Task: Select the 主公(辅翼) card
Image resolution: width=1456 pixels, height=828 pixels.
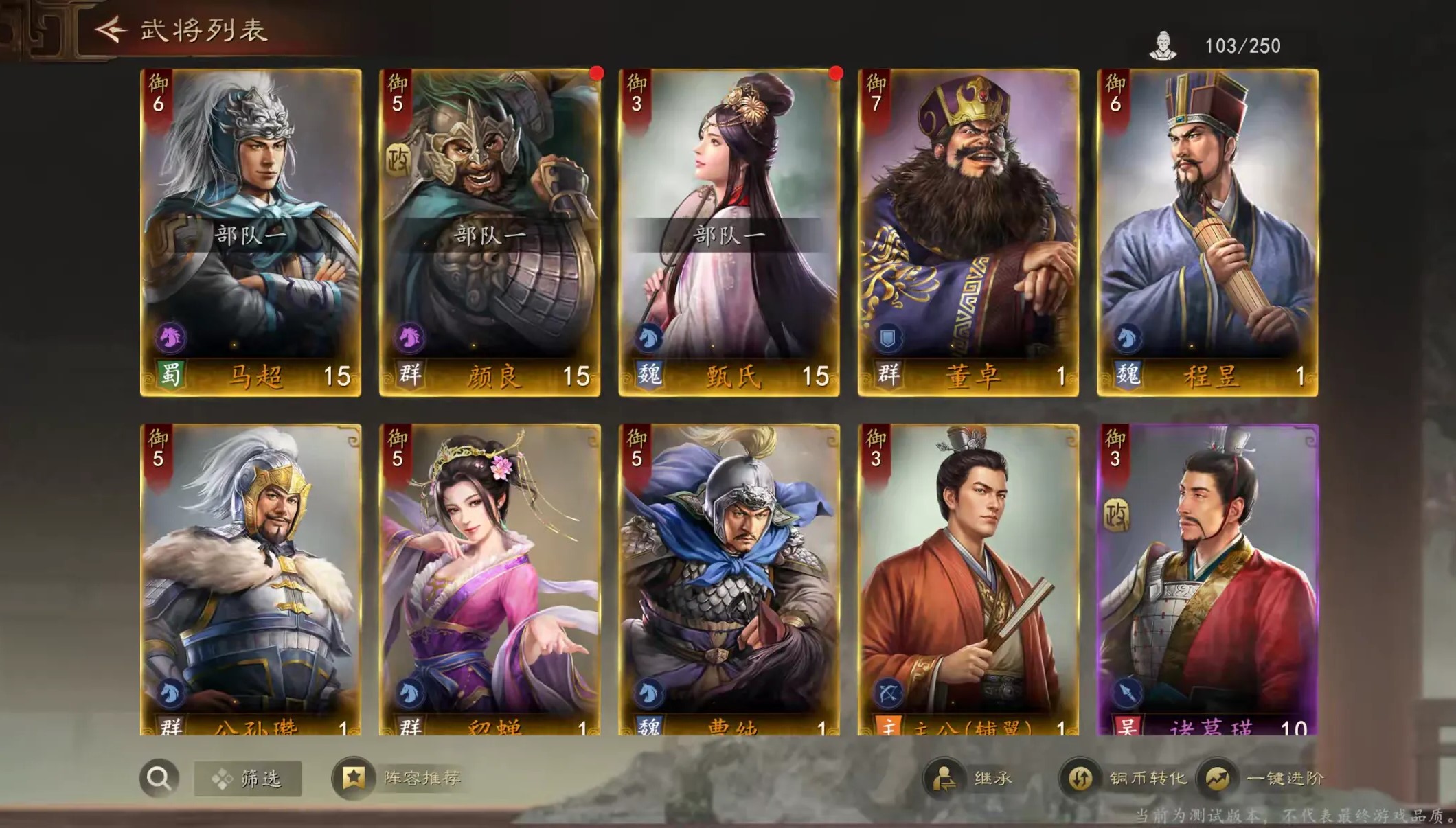Action: [x=968, y=580]
